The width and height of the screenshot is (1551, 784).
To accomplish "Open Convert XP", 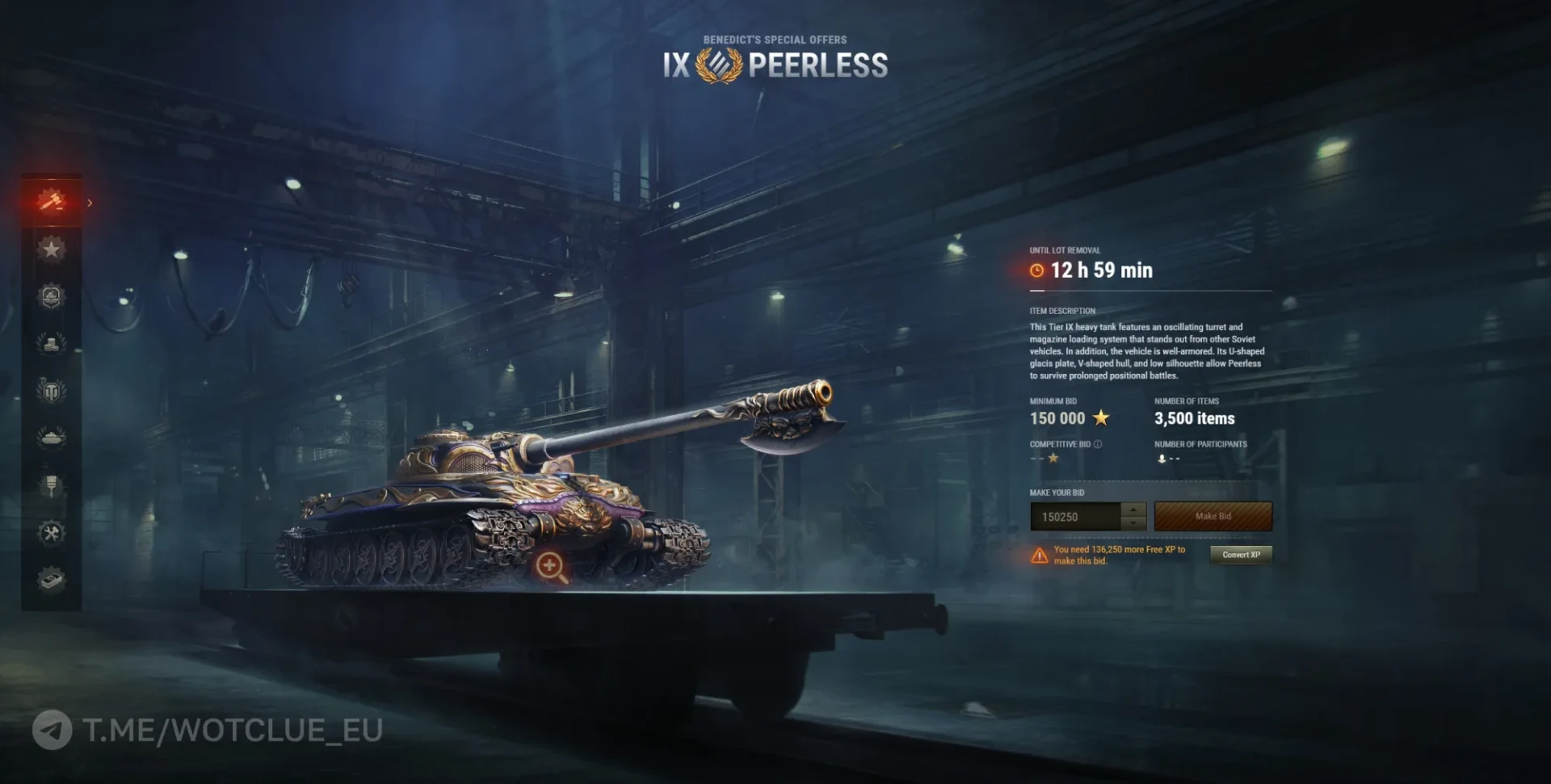I will pyautogui.click(x=1241, y=555).
